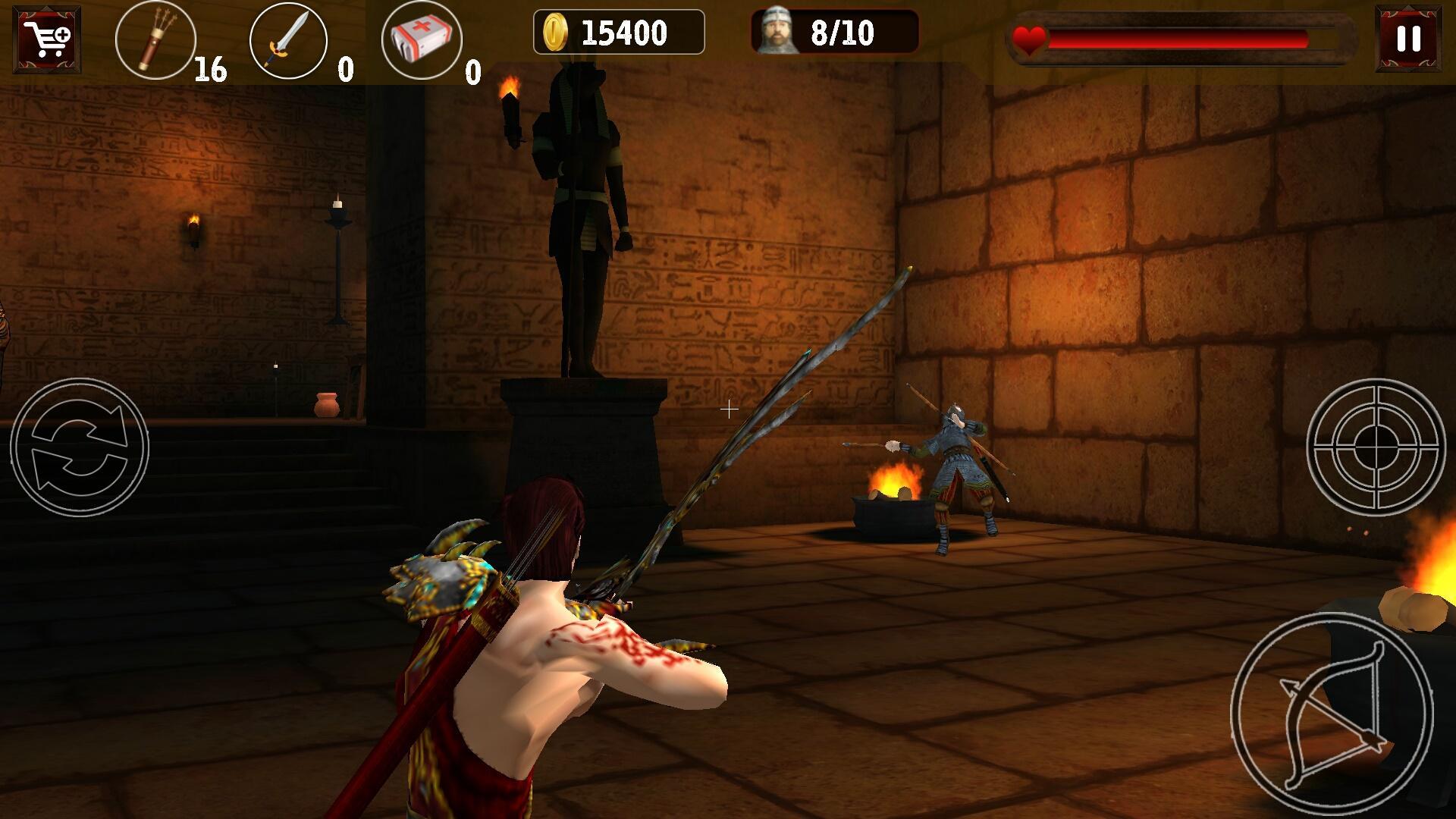Select the sword weapon slot
Viewport: 1456px width, 819px height.
288,40
